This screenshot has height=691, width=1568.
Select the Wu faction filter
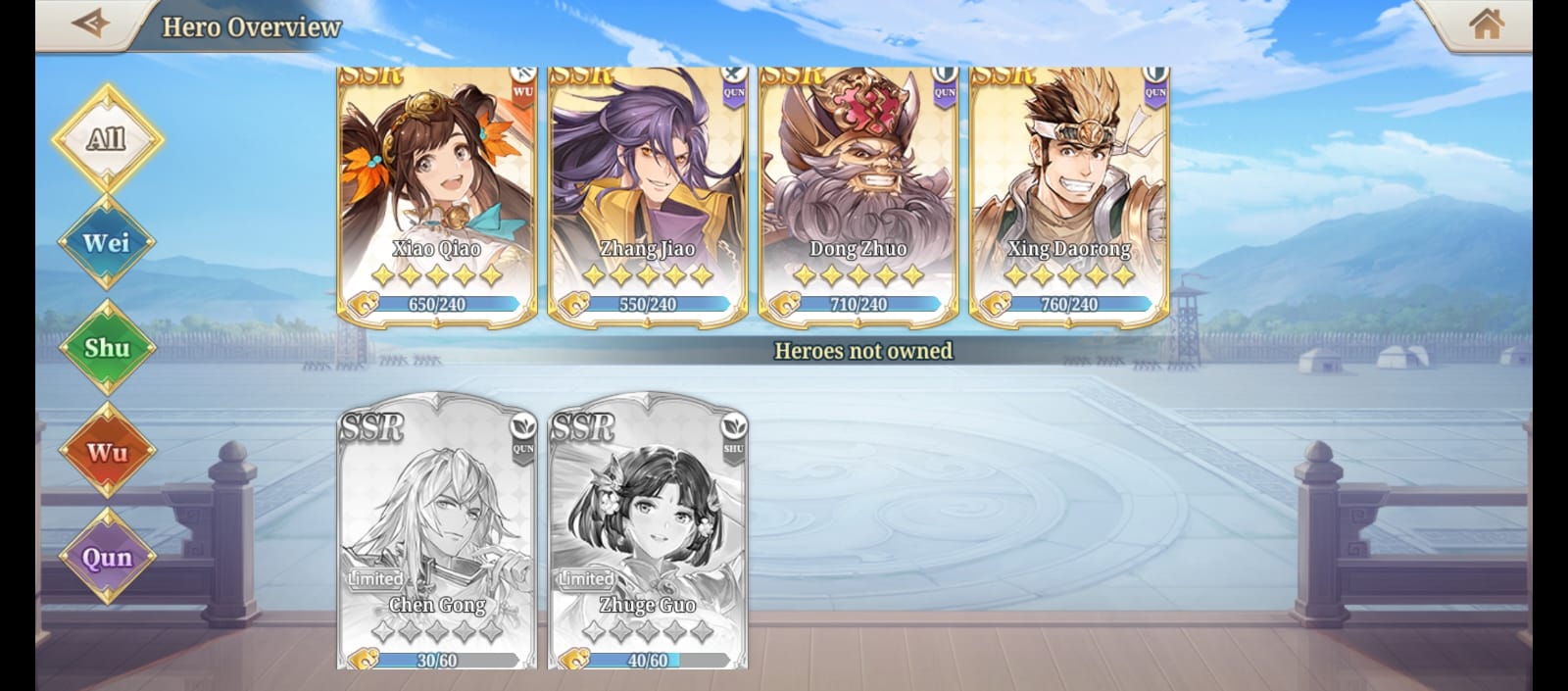coord(106,452)
